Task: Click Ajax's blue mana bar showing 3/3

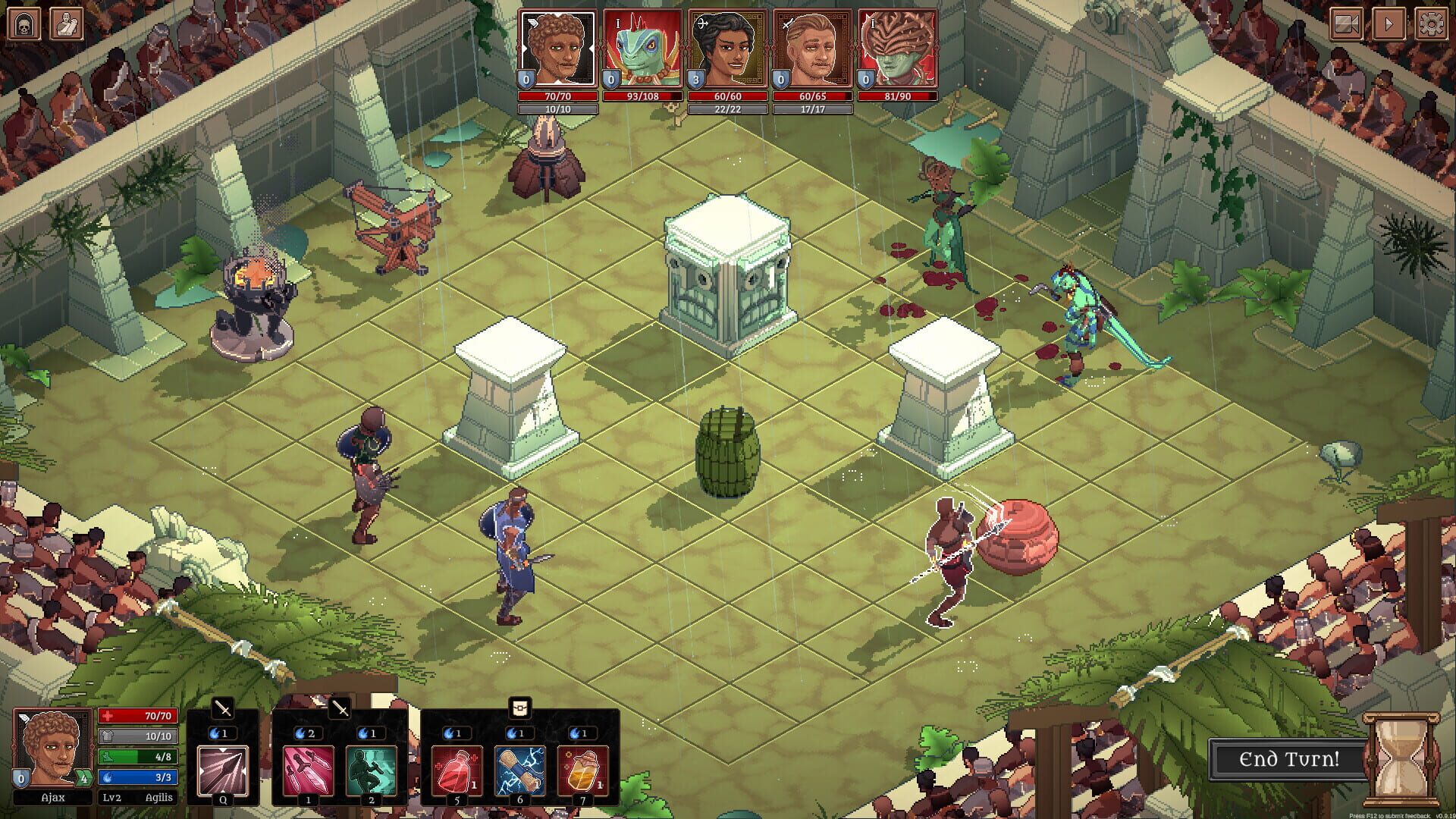Action: pos(139,776)
